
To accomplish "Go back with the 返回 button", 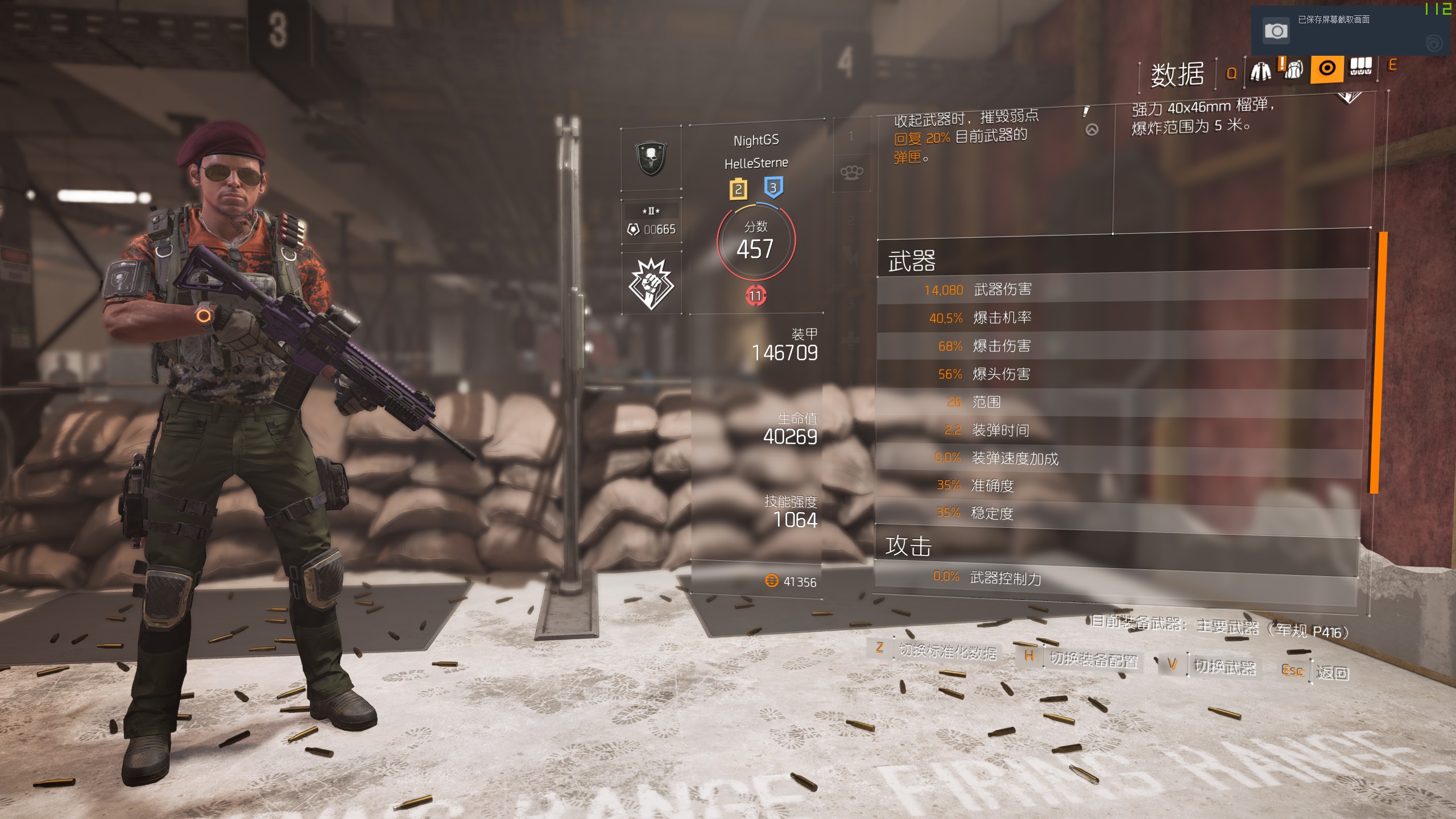I will click(x=1332, y=673).
